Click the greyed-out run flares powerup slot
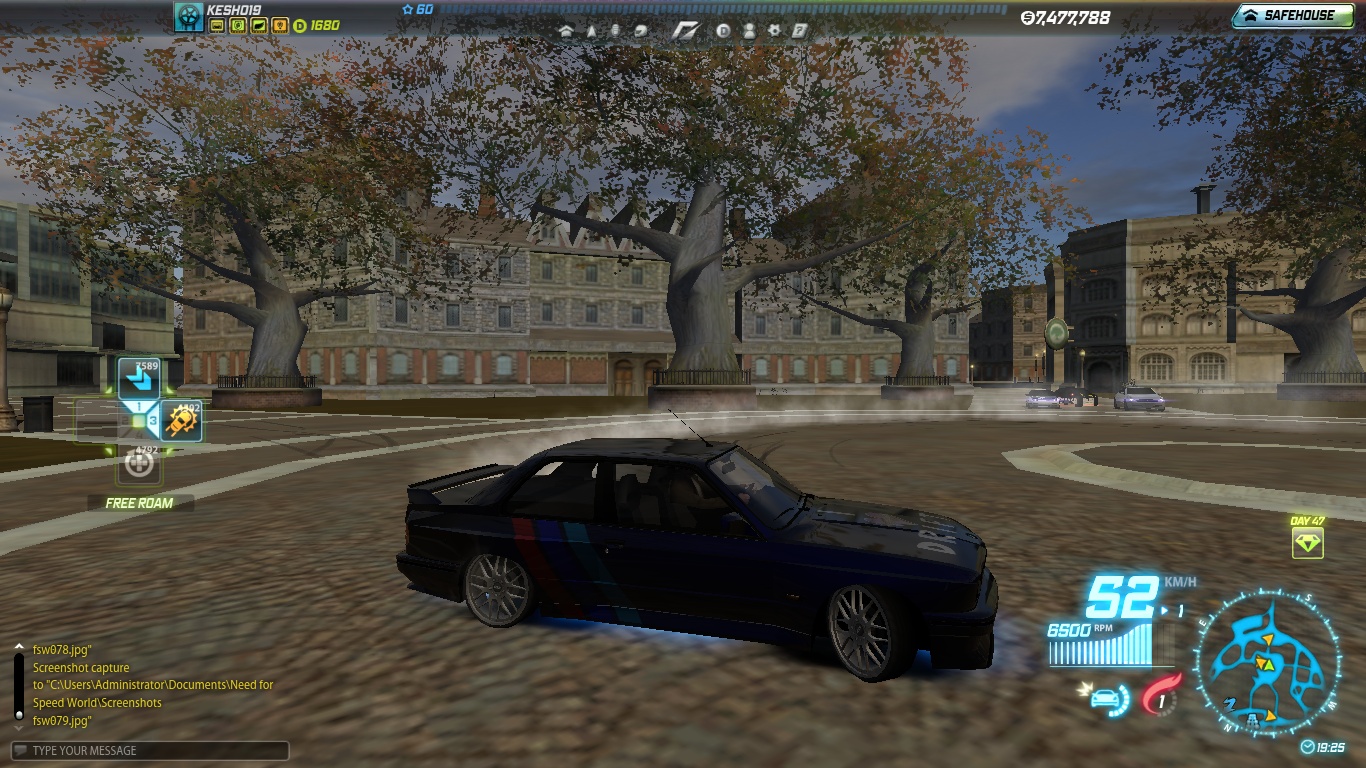The width and height of the screenshot is (1366, 768). [138, 464]
